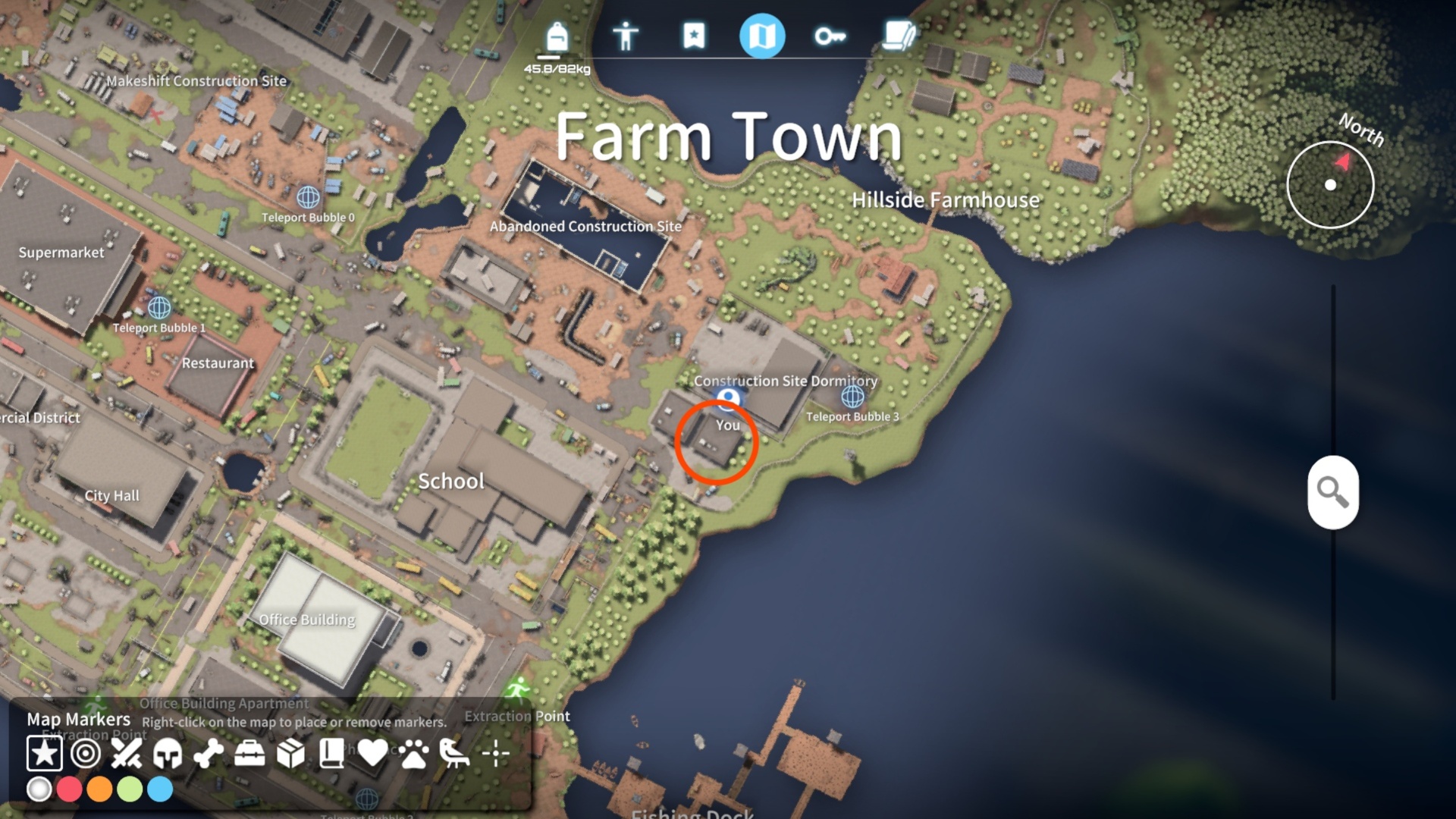The image size is (1456, 819).
Task: Click Teleport Bubble 3 on the map
Action: (x=854, y=395)
